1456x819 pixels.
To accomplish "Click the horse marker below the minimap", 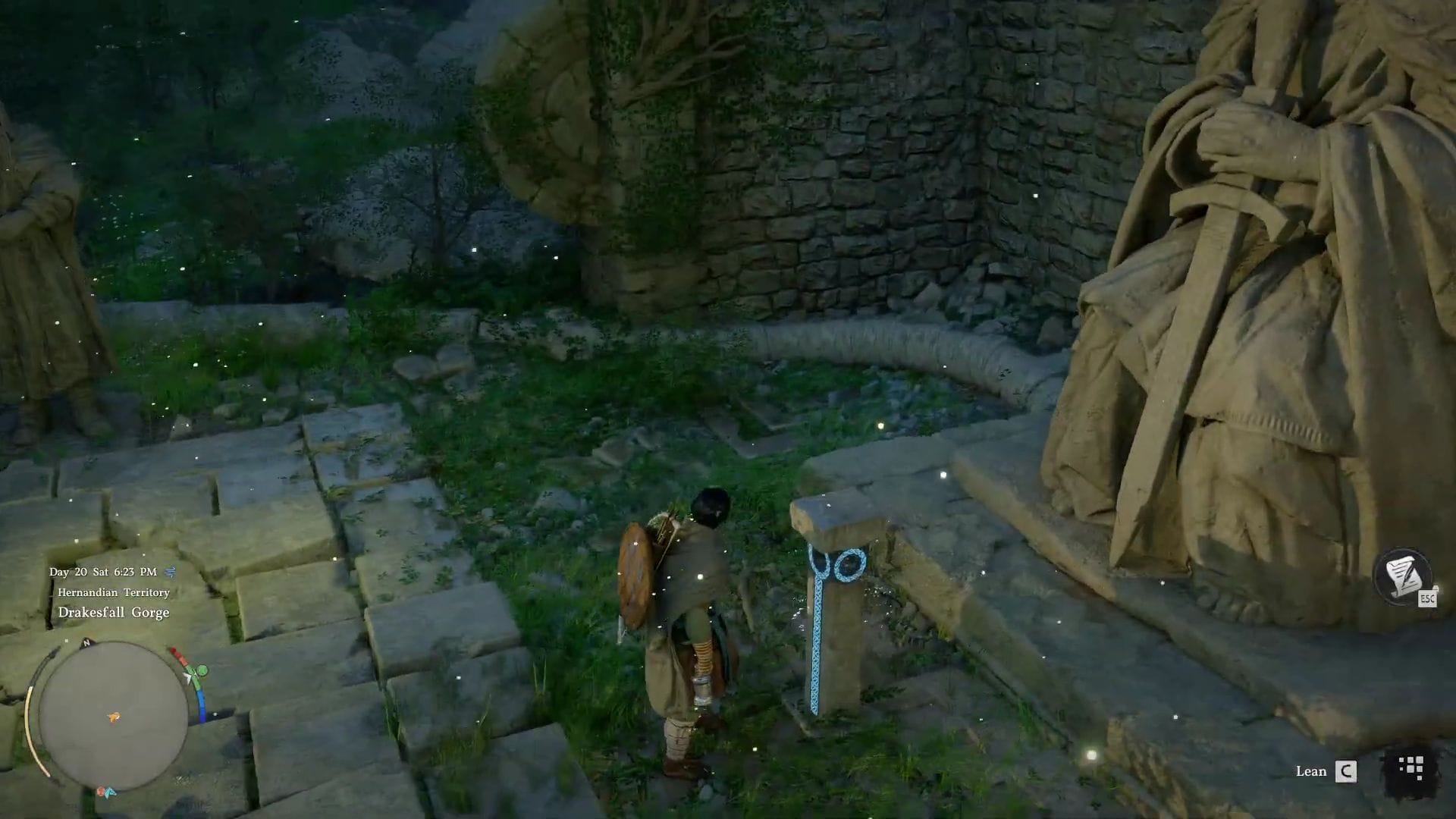I will pyautogui.click(x=100, y=791).
